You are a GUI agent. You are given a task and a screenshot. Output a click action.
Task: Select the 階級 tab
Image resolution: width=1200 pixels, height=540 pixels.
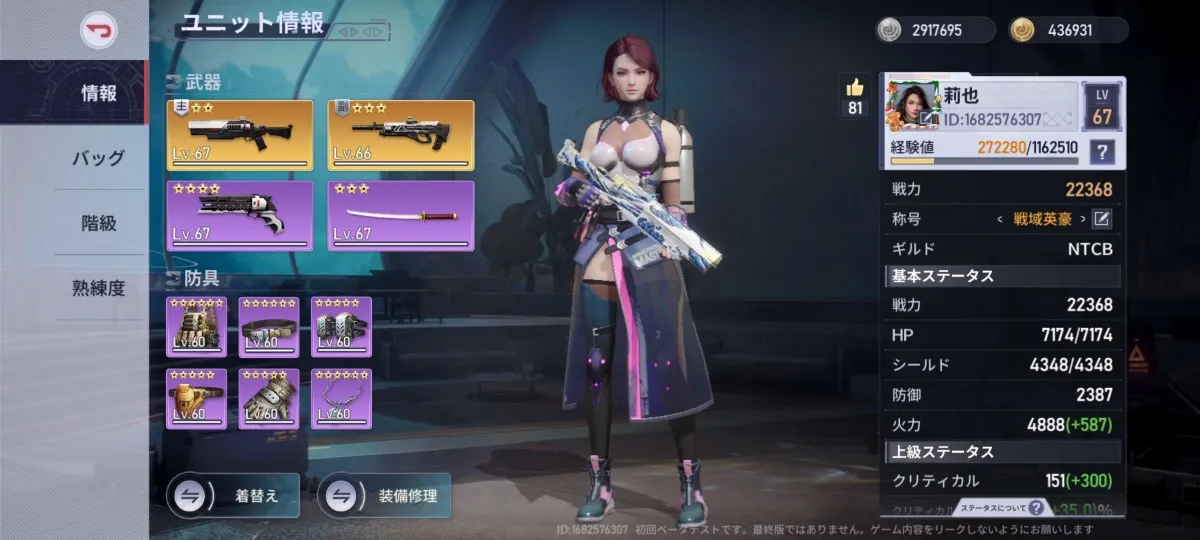(99, 223)
